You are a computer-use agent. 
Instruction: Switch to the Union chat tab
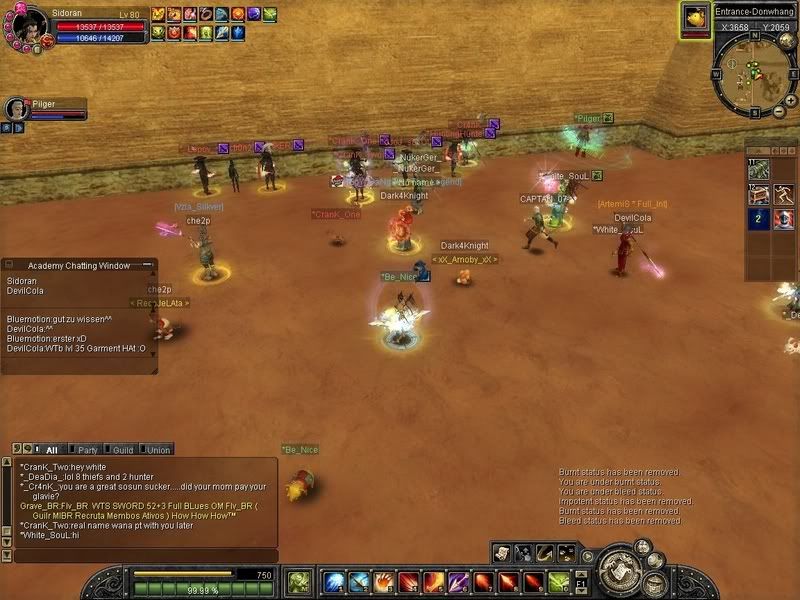pos(158,450)
